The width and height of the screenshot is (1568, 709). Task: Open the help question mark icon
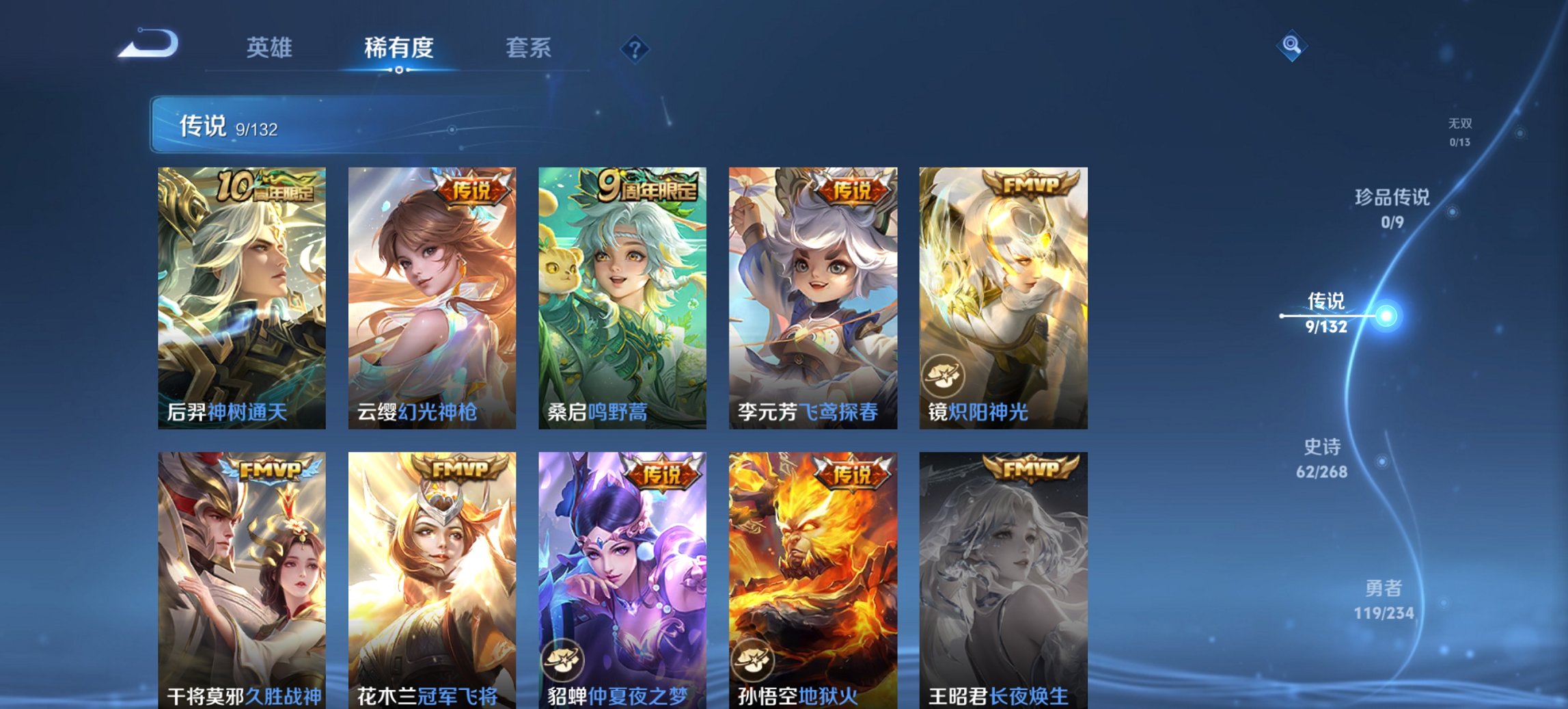pyautogui.click(x=634, y=48)
